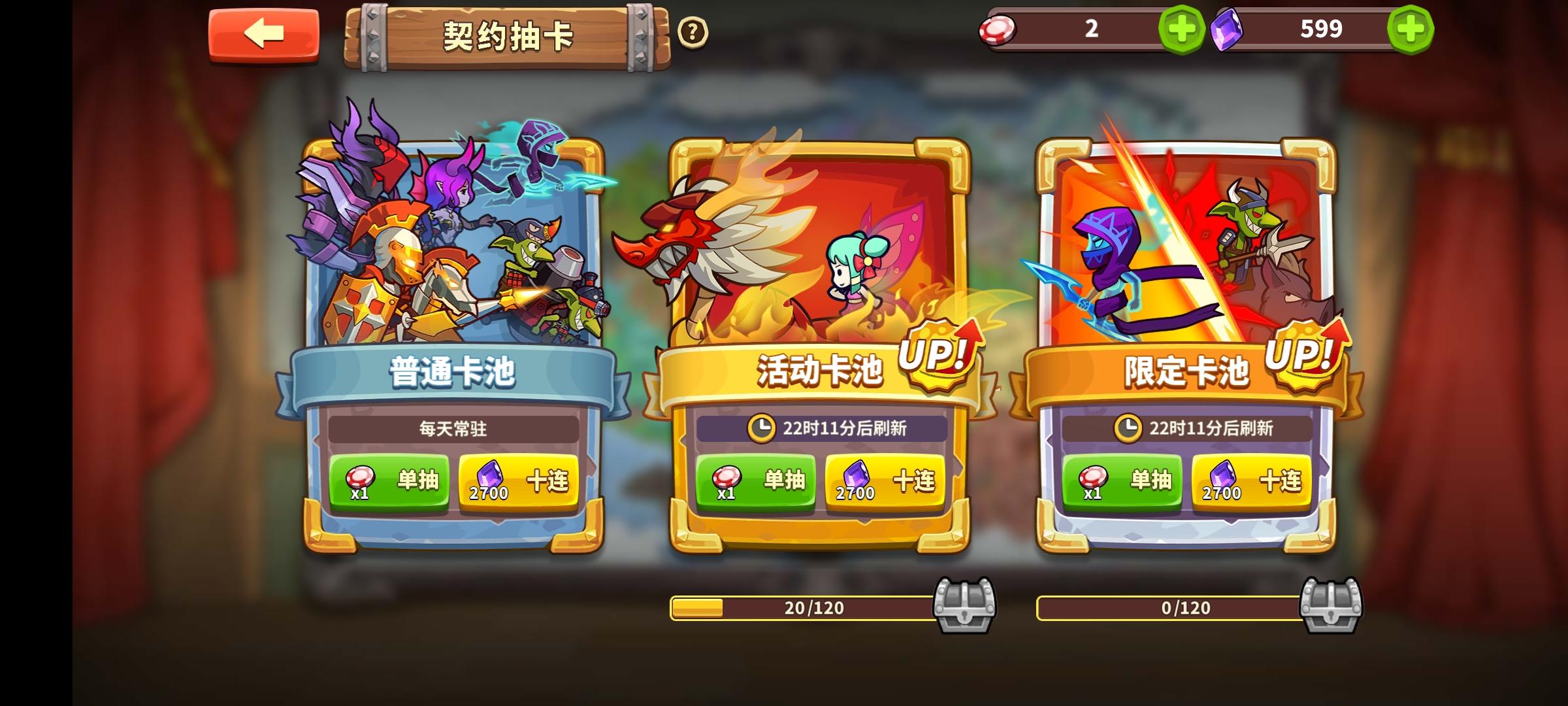Tap the chip currency icon in the top bar
This screenshot has height=706, width=1568.
(x=997, y=28)
